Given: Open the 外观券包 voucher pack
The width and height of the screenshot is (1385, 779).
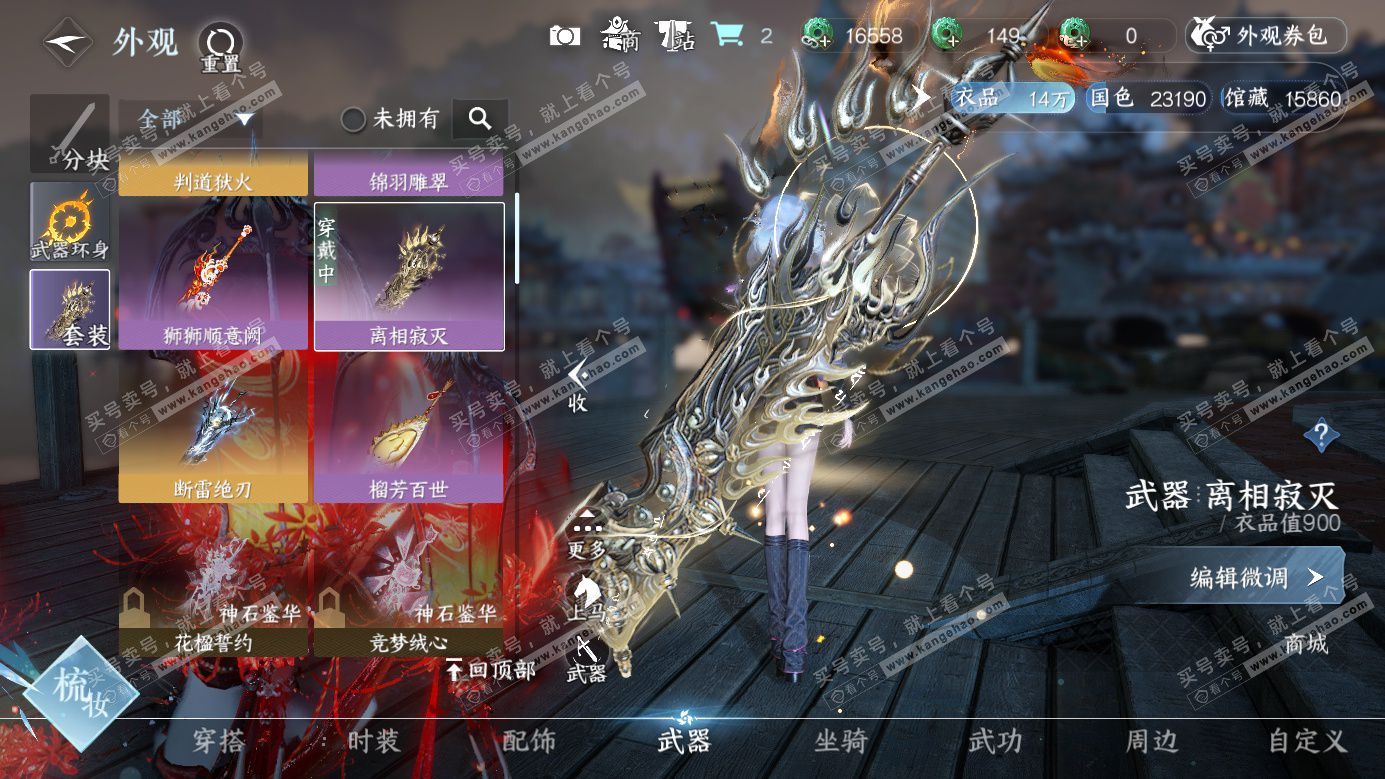Looking at the screenshot, I should tap(1266, 36).
